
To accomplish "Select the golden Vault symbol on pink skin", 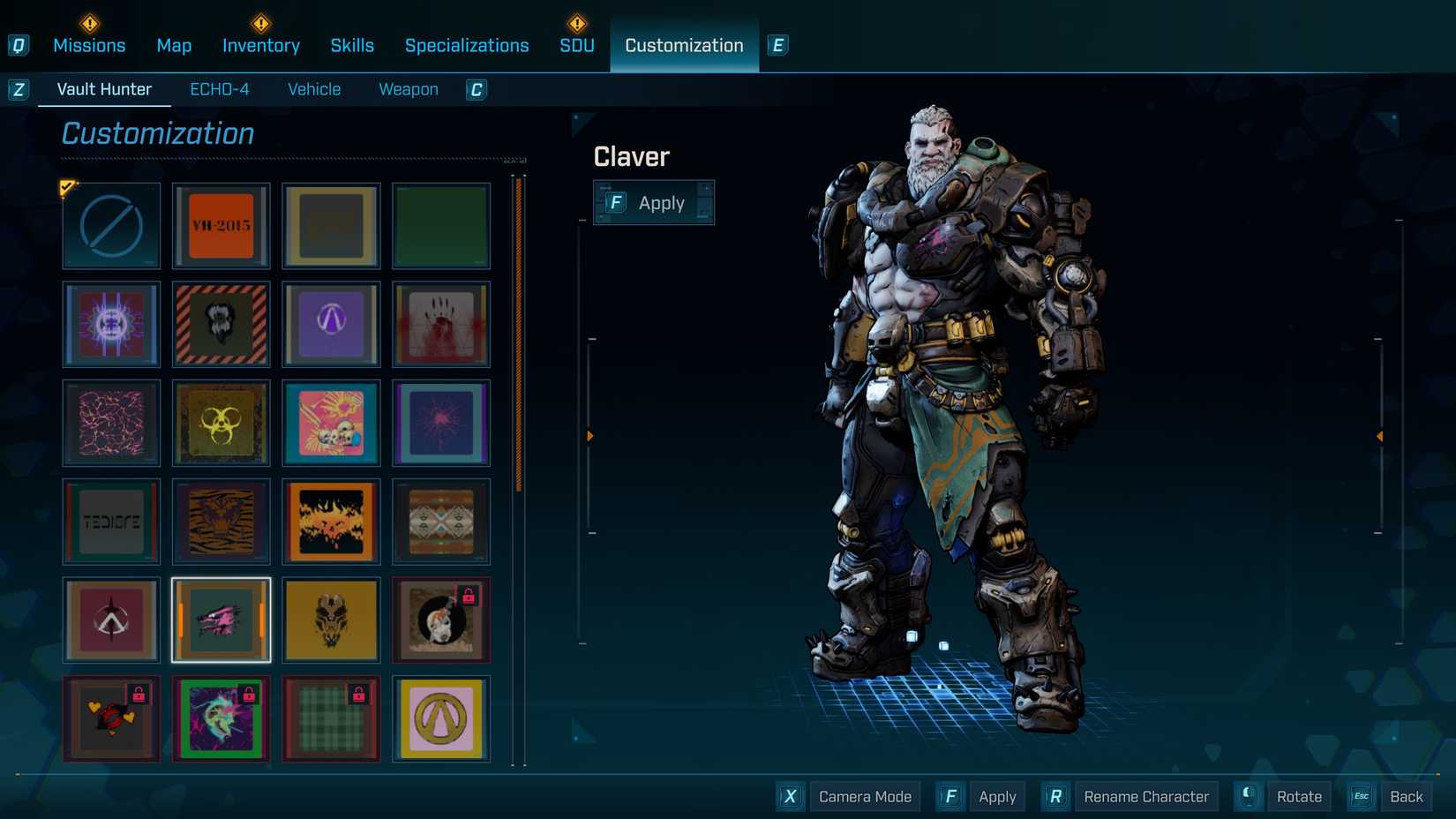I will pos(440,718).
